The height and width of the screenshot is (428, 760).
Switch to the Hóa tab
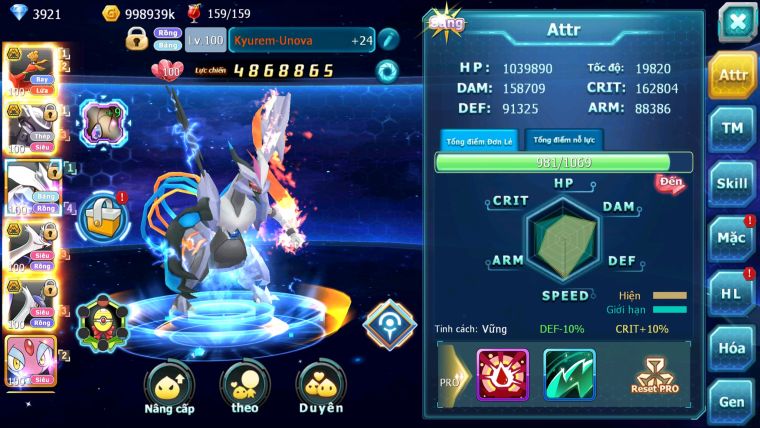[732, 348]
